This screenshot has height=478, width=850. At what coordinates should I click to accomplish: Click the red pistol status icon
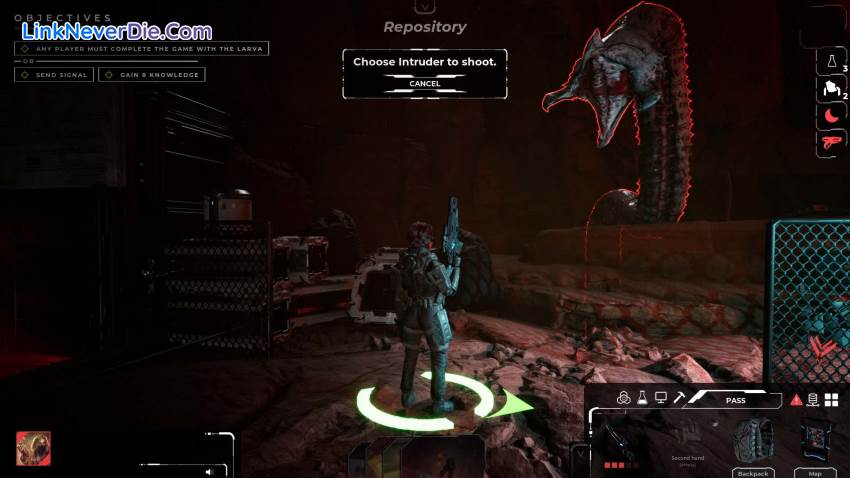pos(830,143)
